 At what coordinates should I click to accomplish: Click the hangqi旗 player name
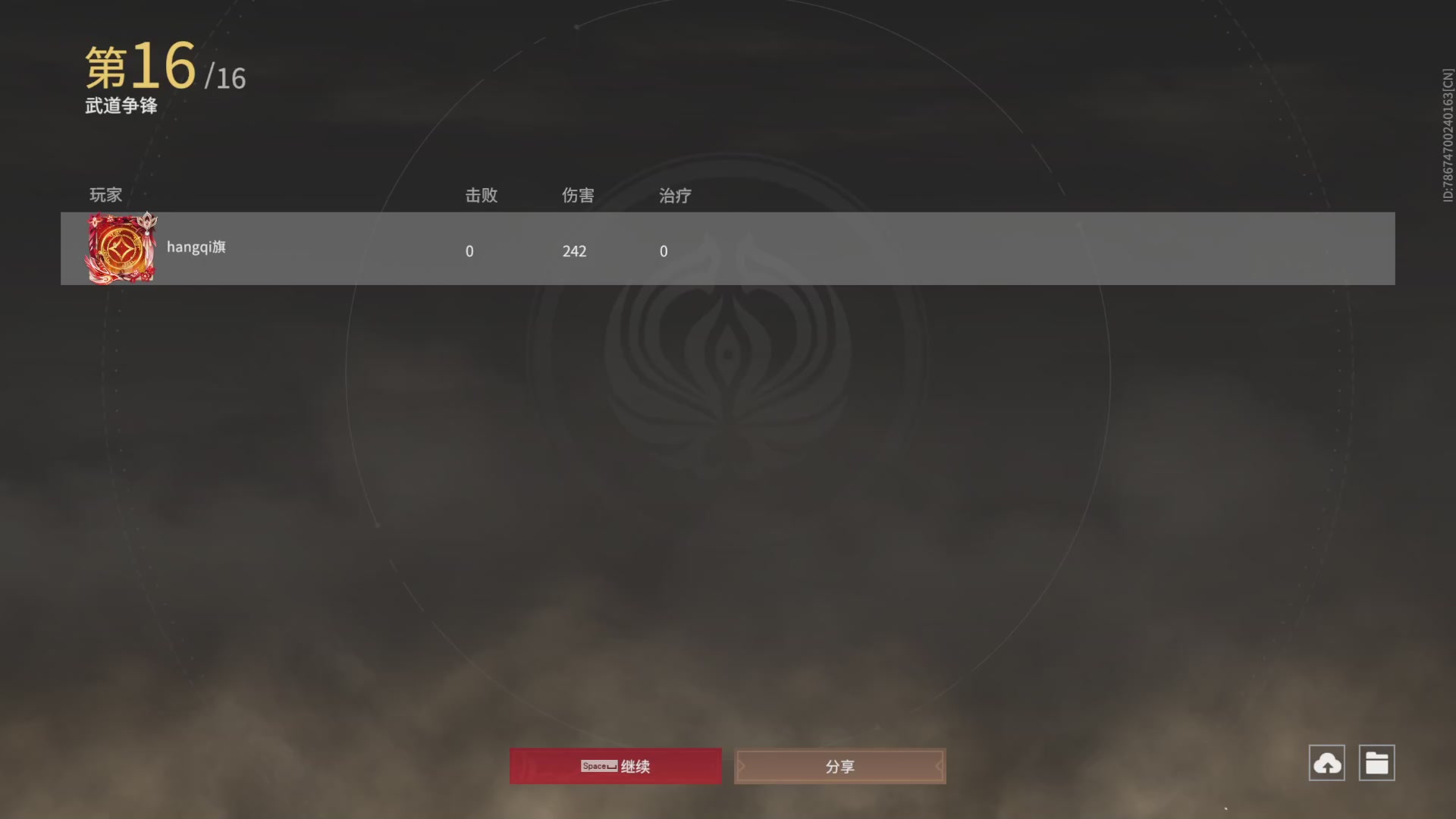click(196, 247)
